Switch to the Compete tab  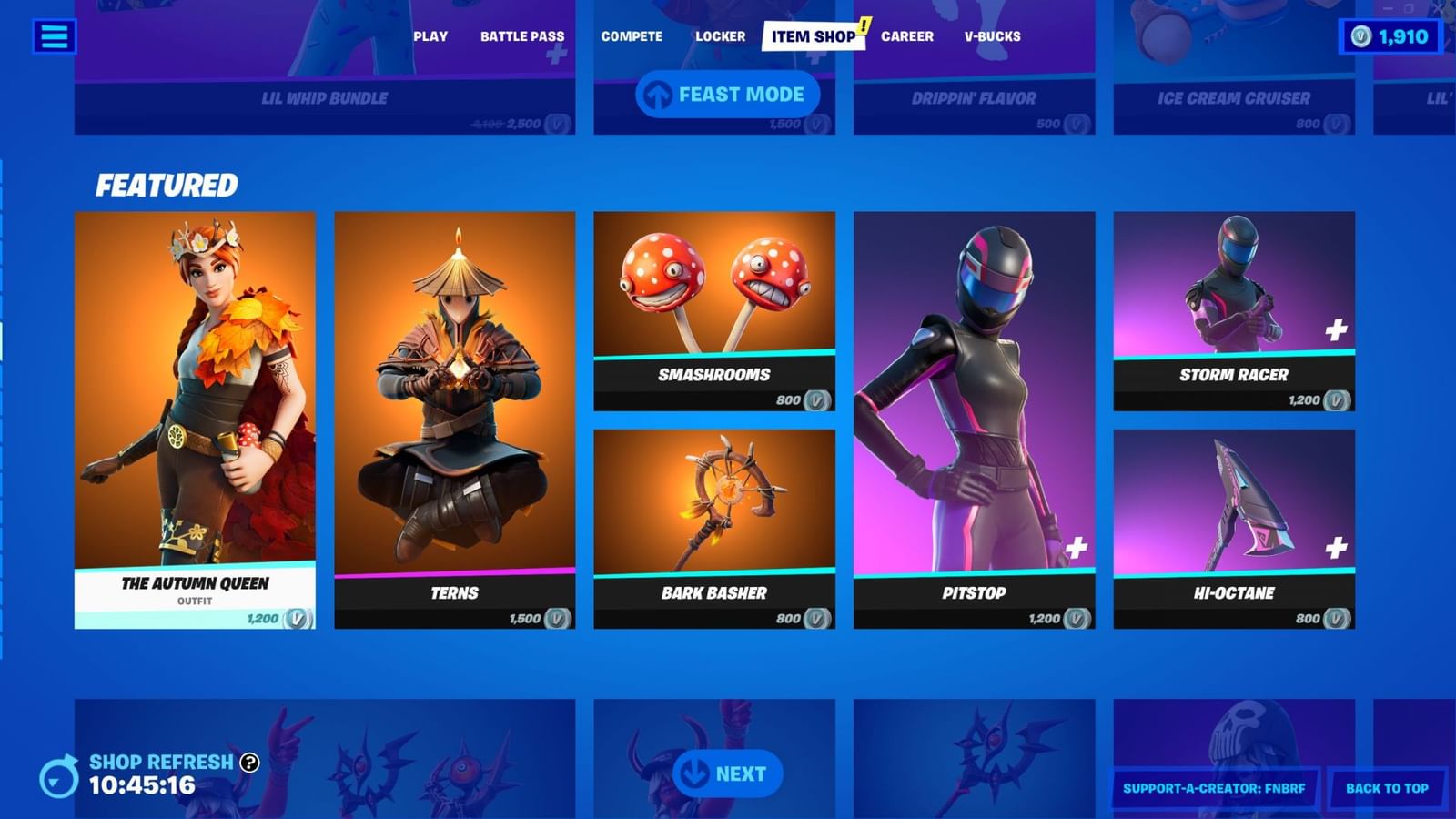click(631, 36)
